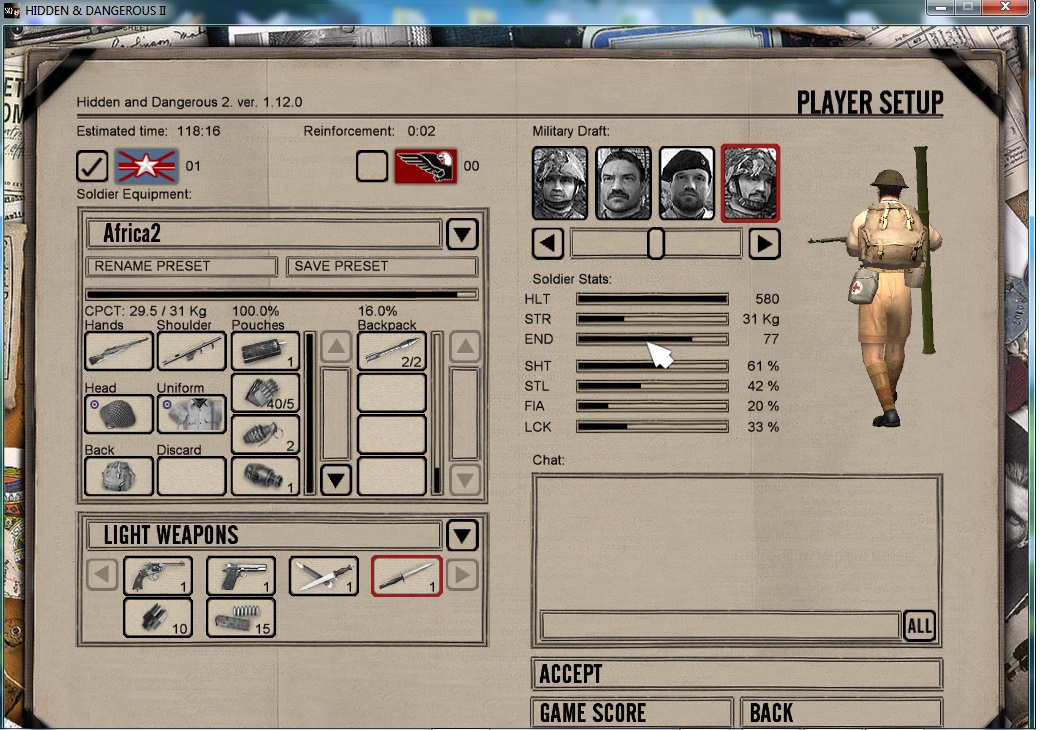Image resolution: width=1040 pixels, height=730 pixels.
Task: Rename the equipment preset
Action: tap(181, 266)
